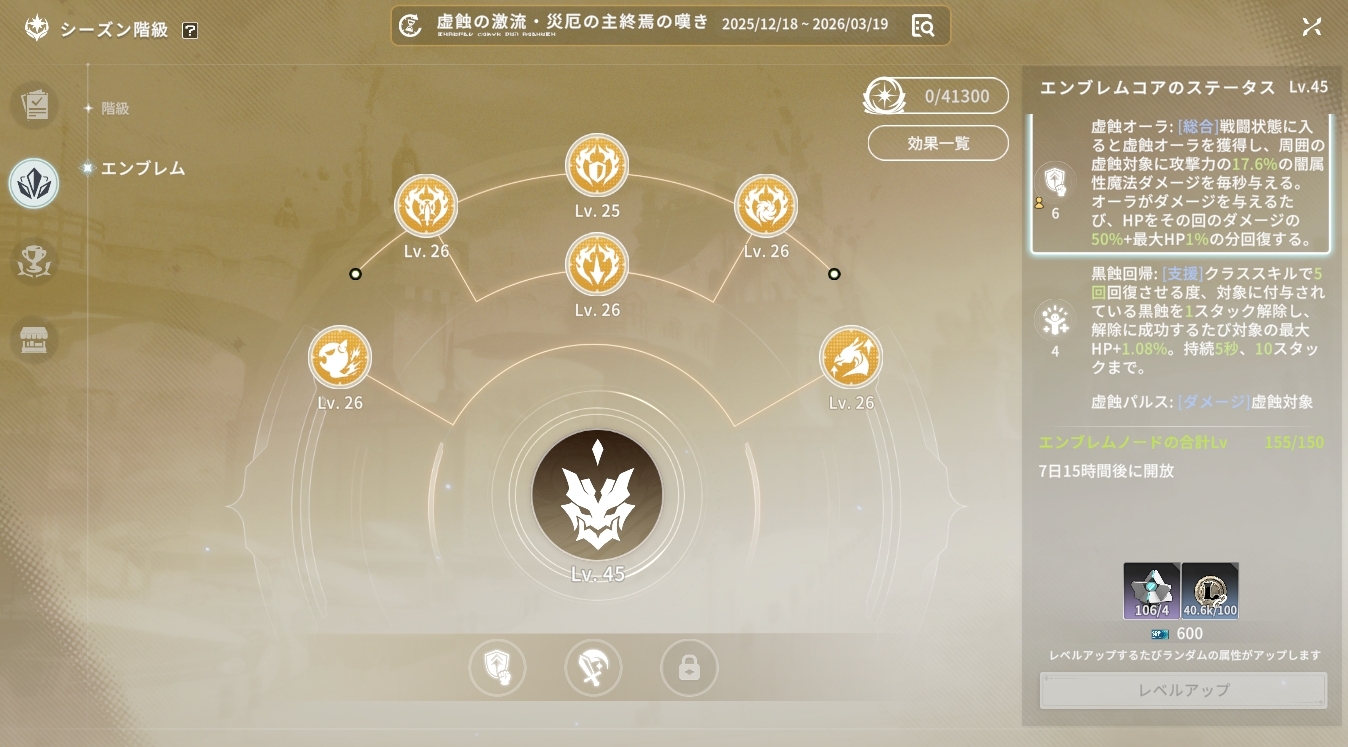Select the エンブレム entry
Image resolution: width=1348 pixels, height=747 pixels.
(142, 168)
